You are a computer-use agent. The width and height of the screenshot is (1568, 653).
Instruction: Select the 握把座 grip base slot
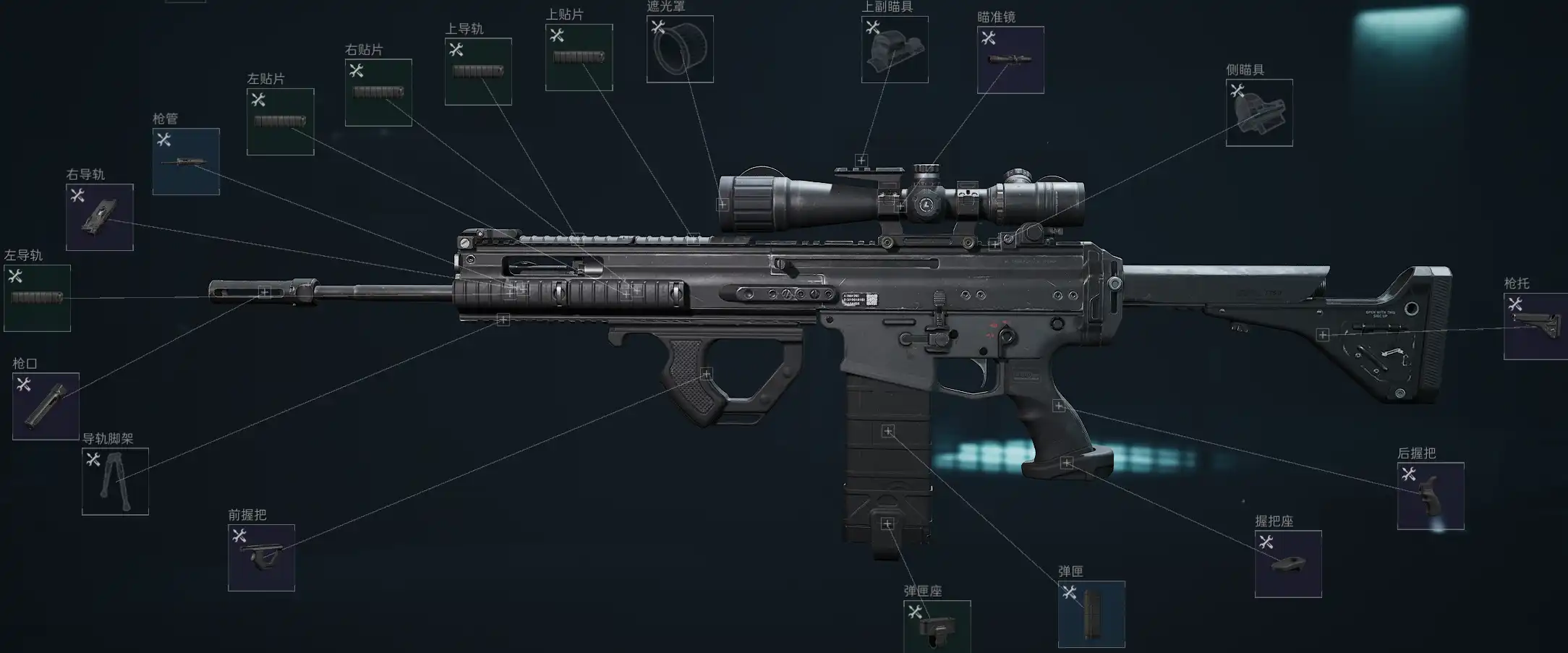click(1288, 564)
